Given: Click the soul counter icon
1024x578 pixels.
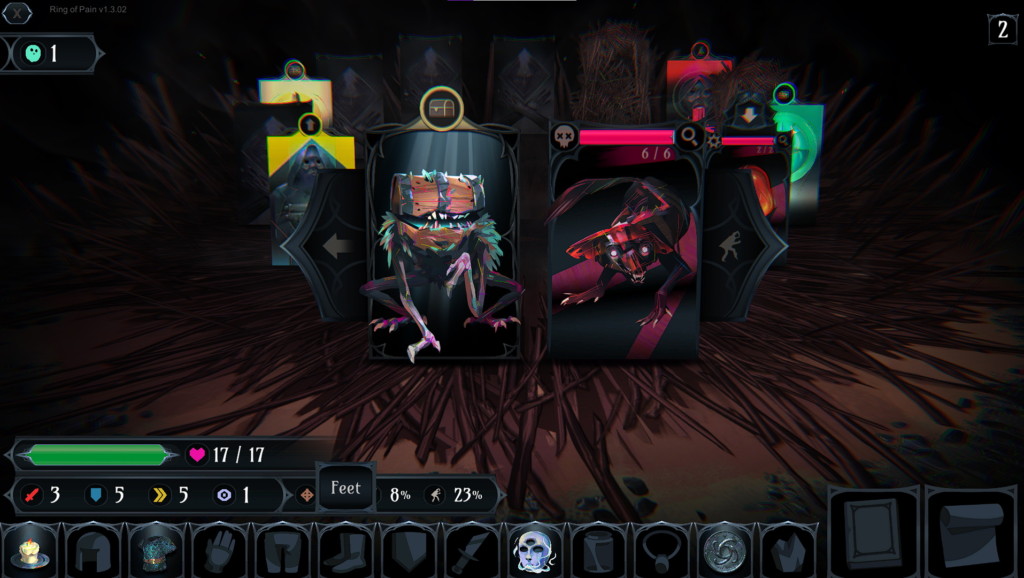Looking at the screenshot, I should point(33,54).
